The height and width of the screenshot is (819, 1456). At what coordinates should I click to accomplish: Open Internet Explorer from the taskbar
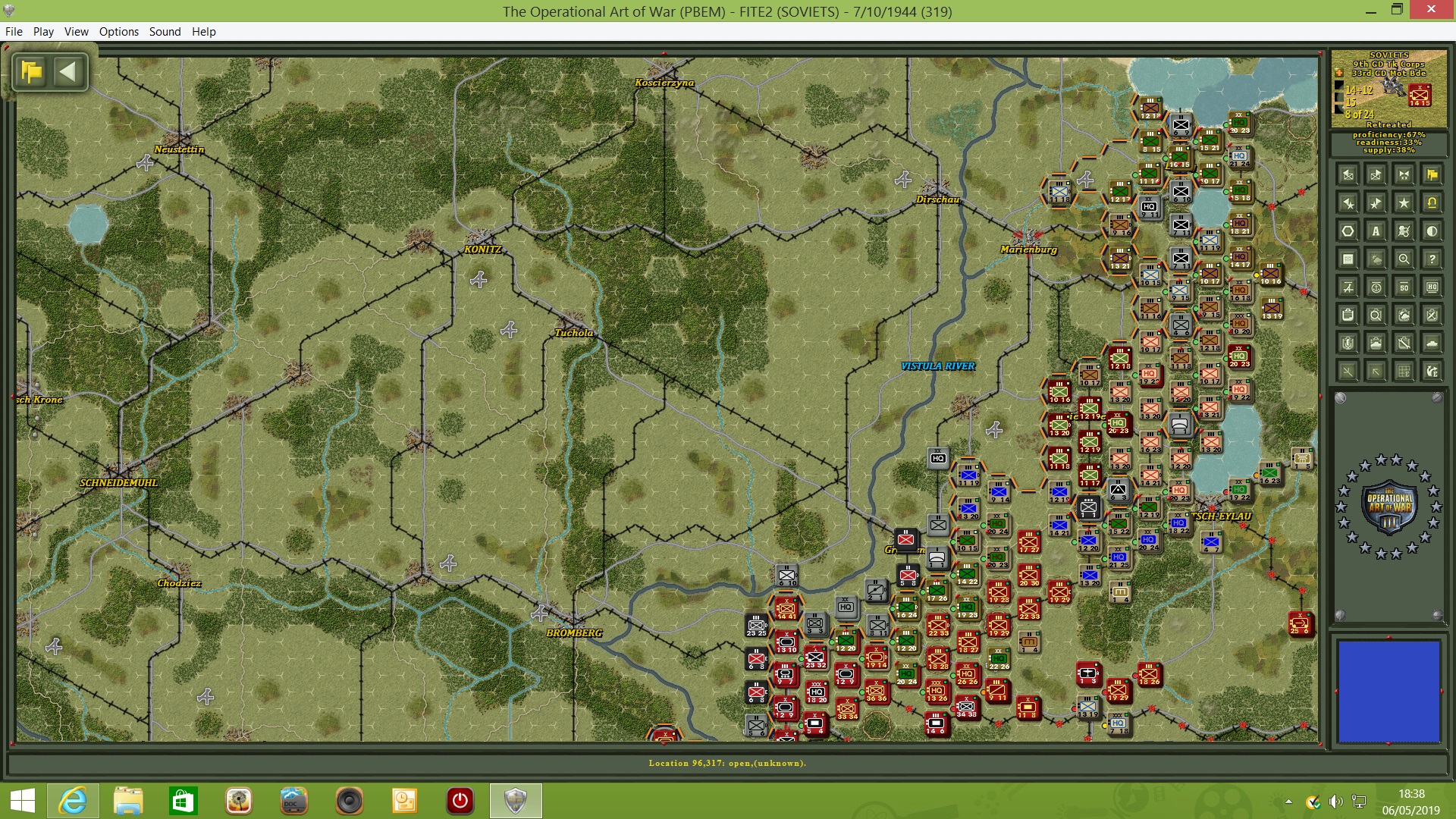click(x=73, y=801)
